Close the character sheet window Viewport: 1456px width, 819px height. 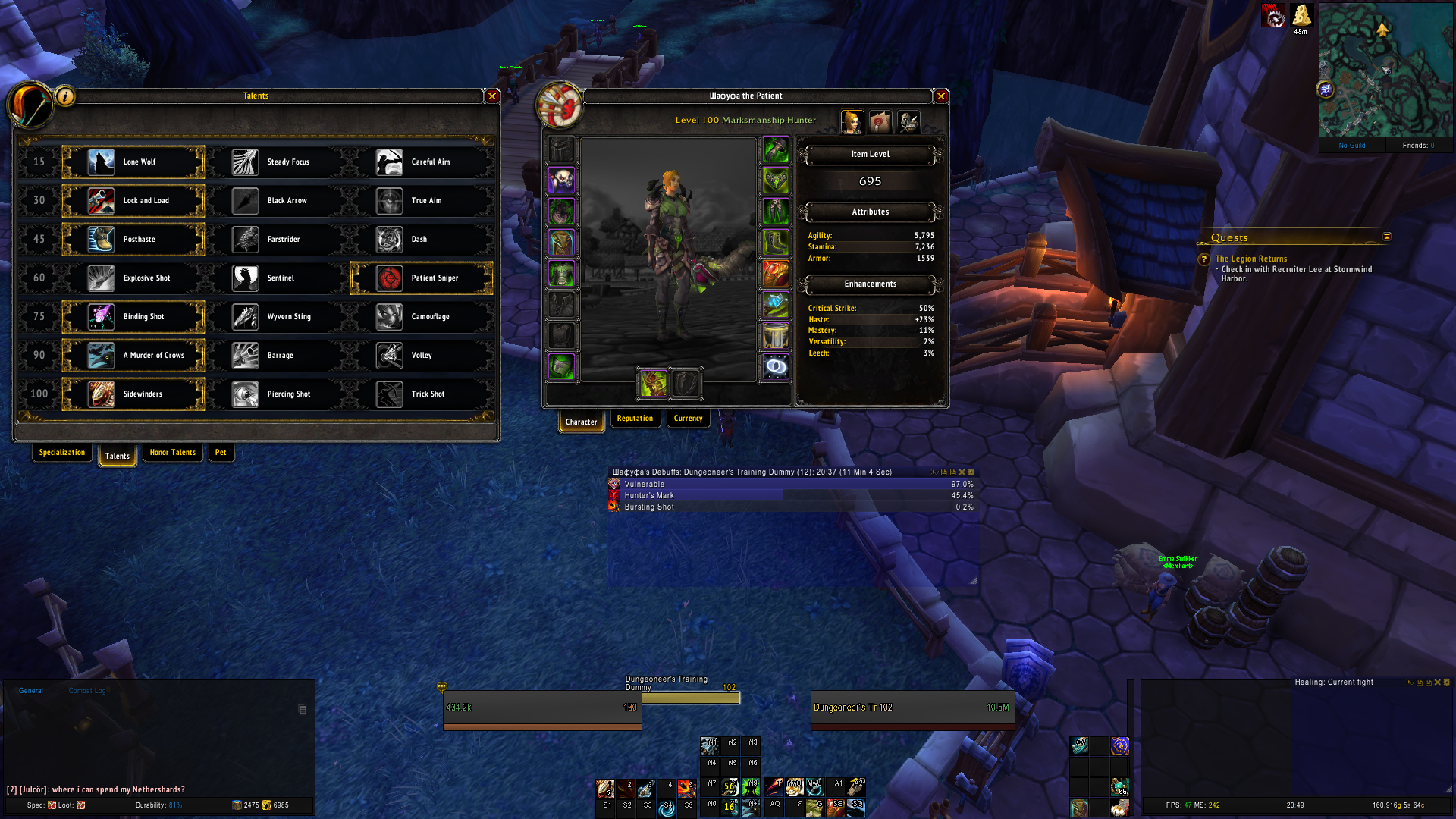pos(941,96)
